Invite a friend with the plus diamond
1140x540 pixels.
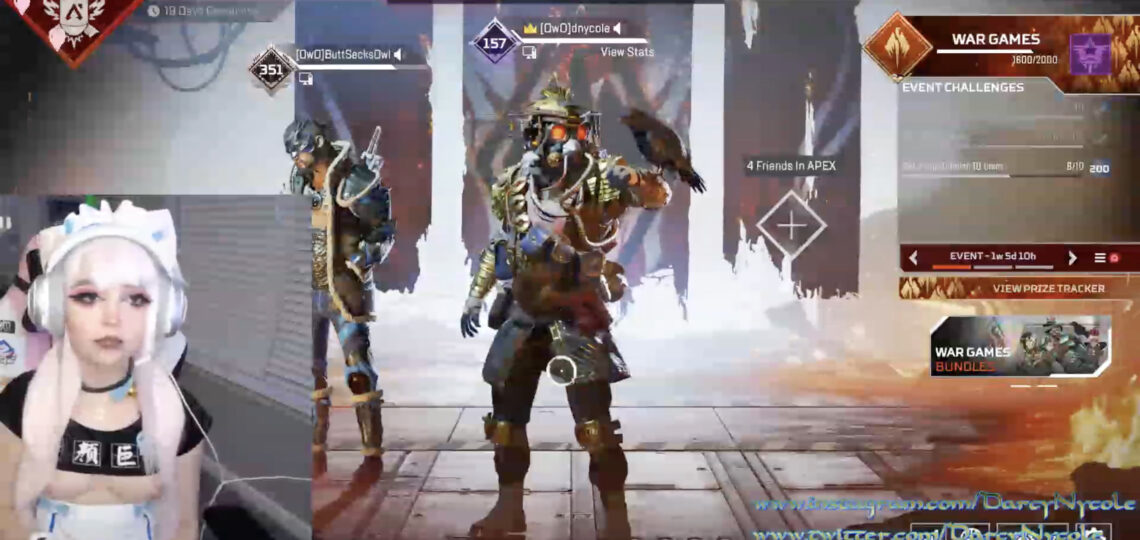[791, 225]
